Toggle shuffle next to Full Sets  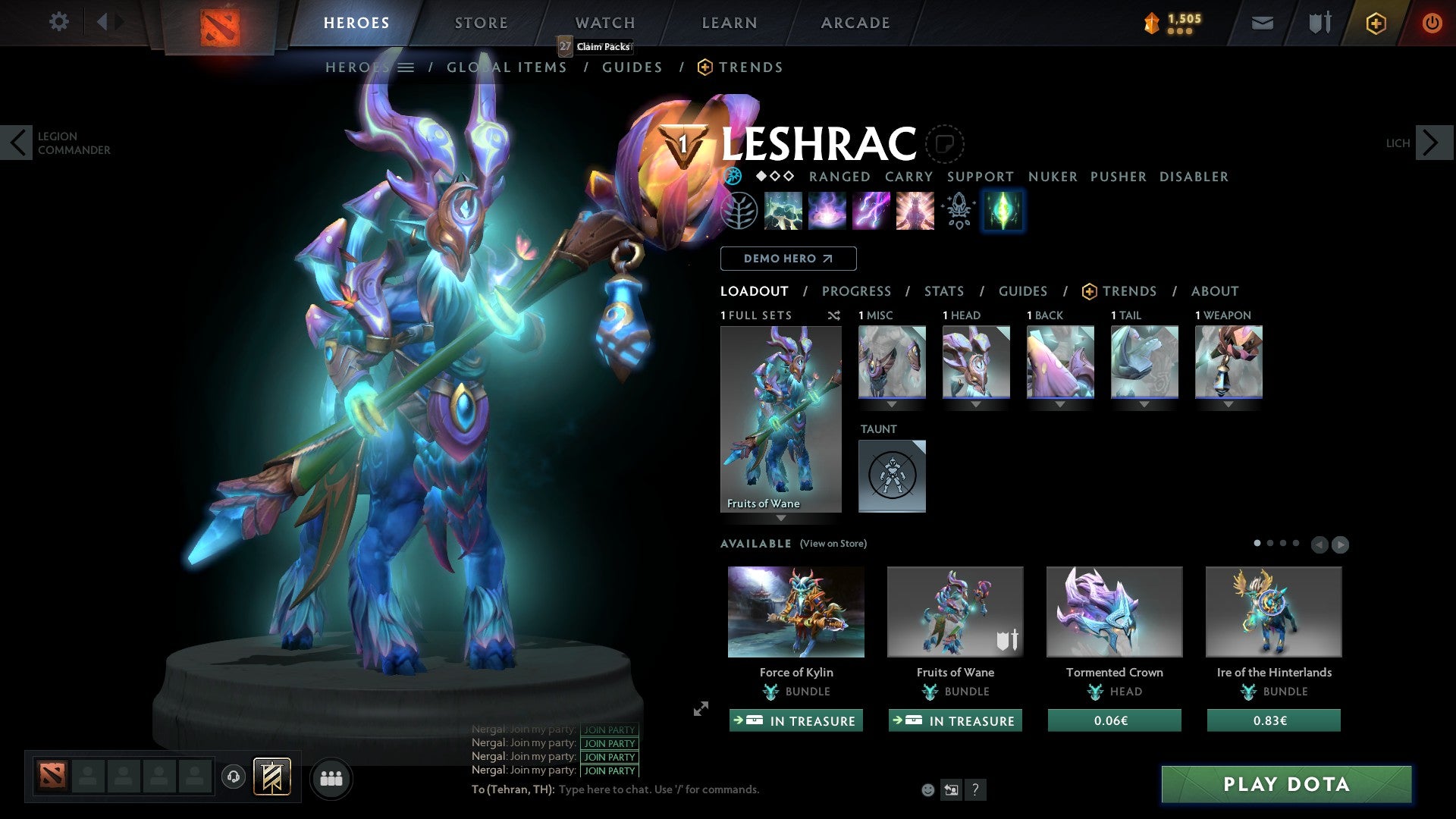(x=833, y=315)
